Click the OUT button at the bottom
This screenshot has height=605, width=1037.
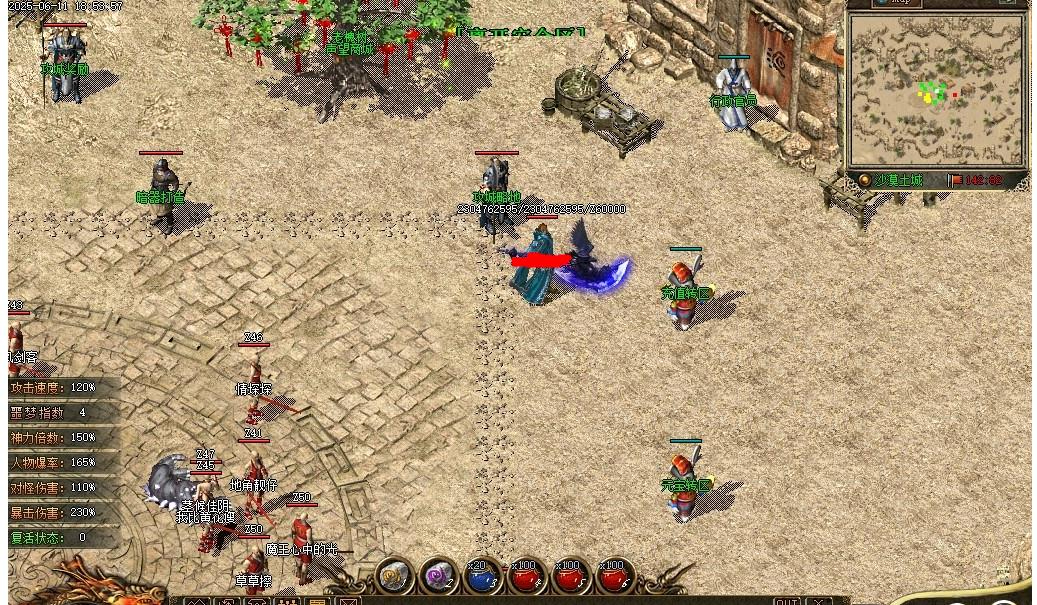787,600
